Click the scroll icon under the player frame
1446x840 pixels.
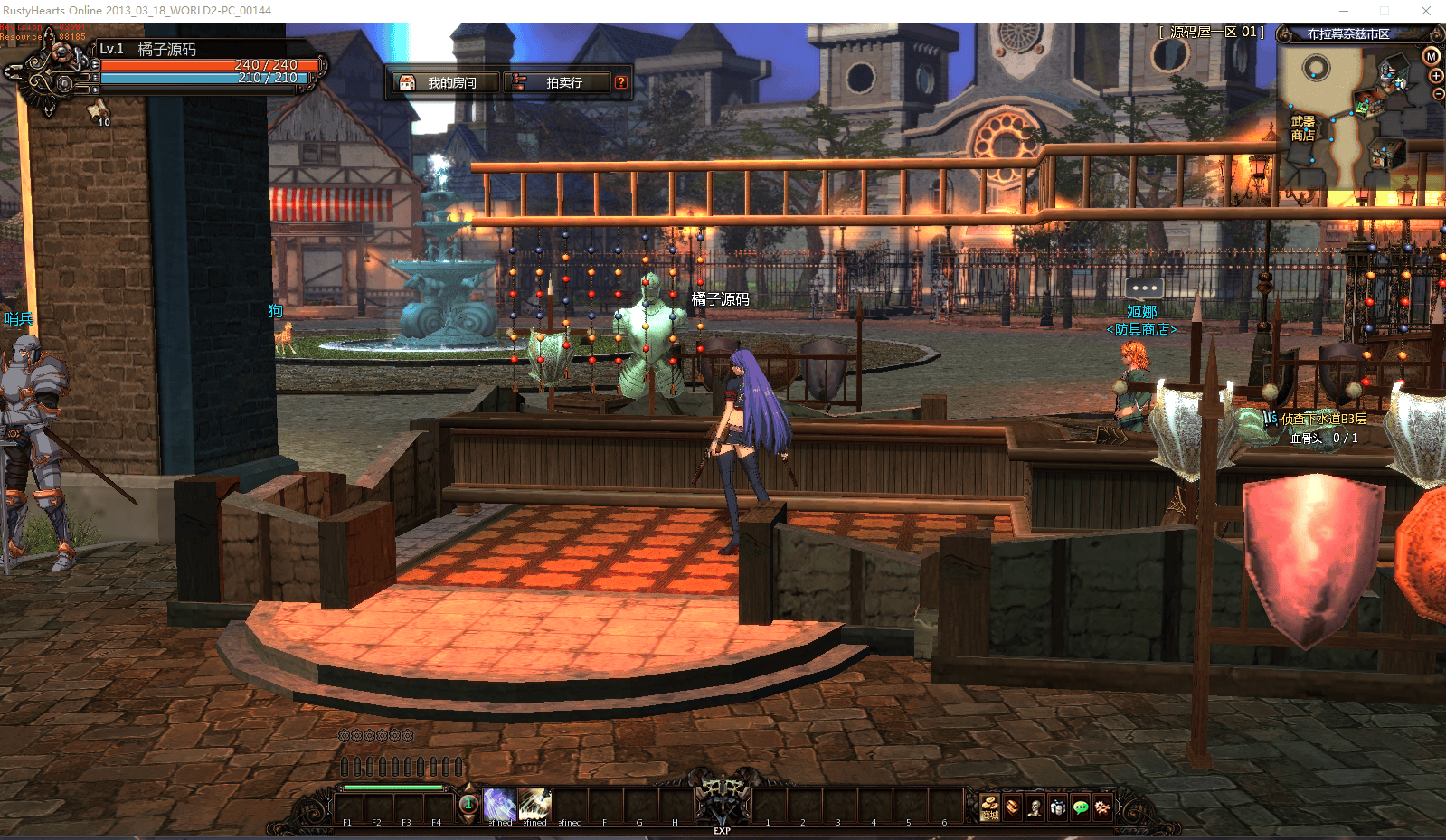tap(97, 111)
